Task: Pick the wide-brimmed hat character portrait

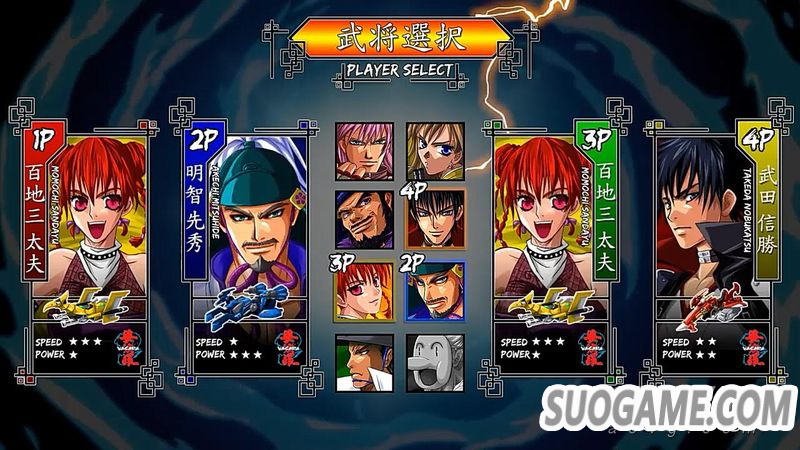Action: pos(364,361)
